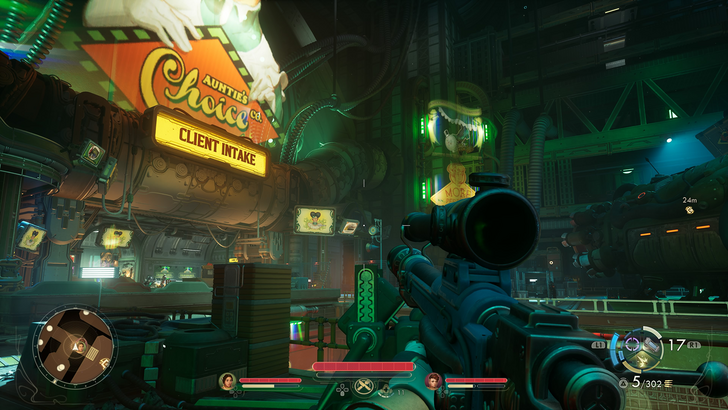Select the right companion portrait
The image size is (728, 410).
coord(433,380)
